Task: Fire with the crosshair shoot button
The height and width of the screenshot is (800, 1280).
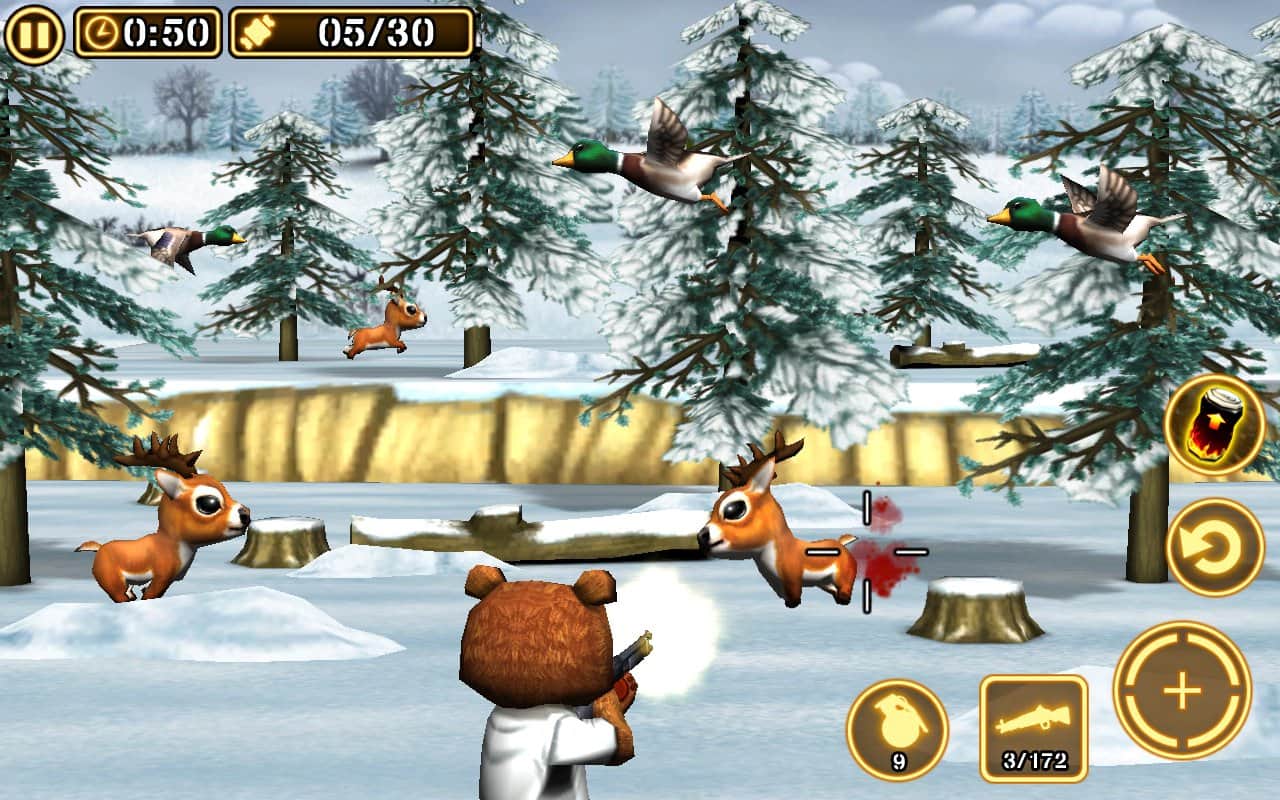Action: 1182,691
